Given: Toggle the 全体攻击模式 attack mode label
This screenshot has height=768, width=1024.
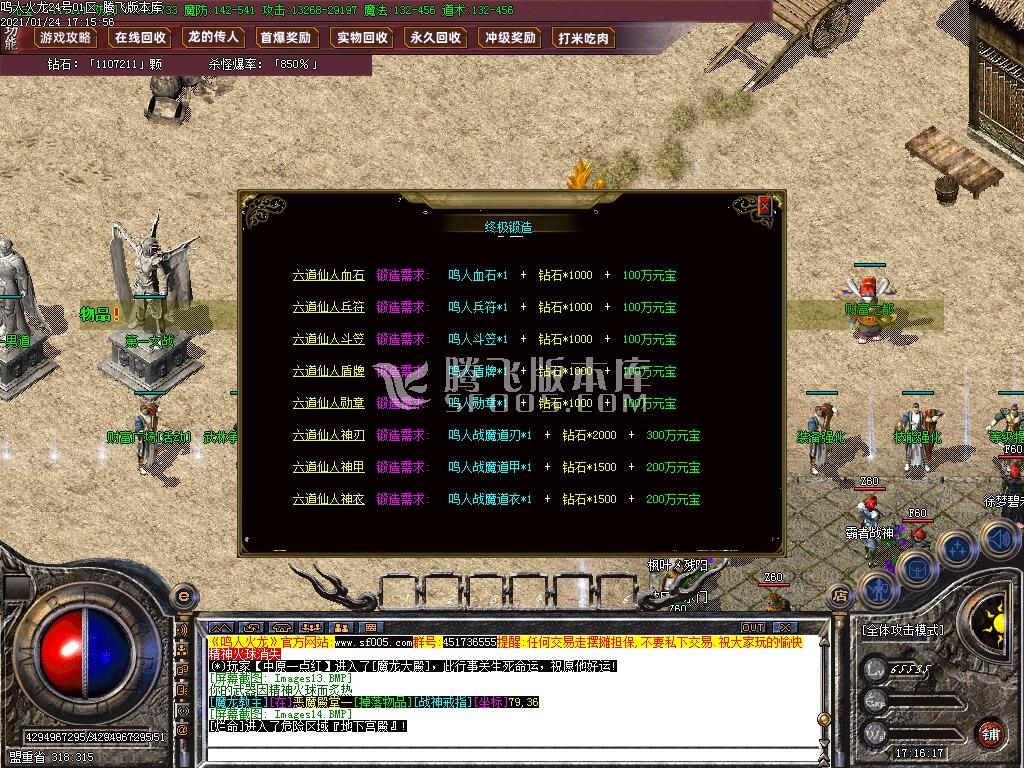Looking at the screenshot, I should (902, 630).
